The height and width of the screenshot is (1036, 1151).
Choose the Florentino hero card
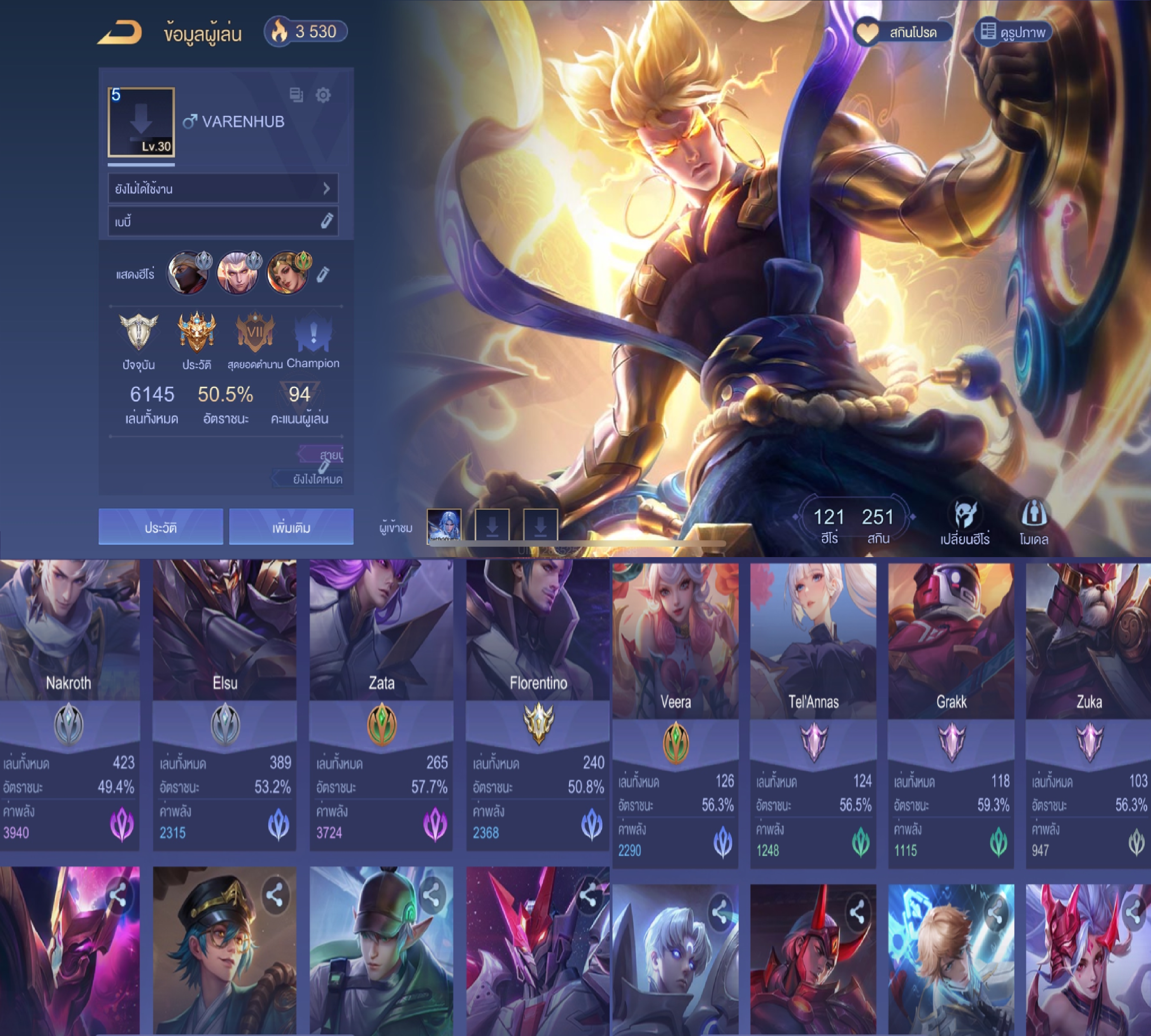point(538,705)
